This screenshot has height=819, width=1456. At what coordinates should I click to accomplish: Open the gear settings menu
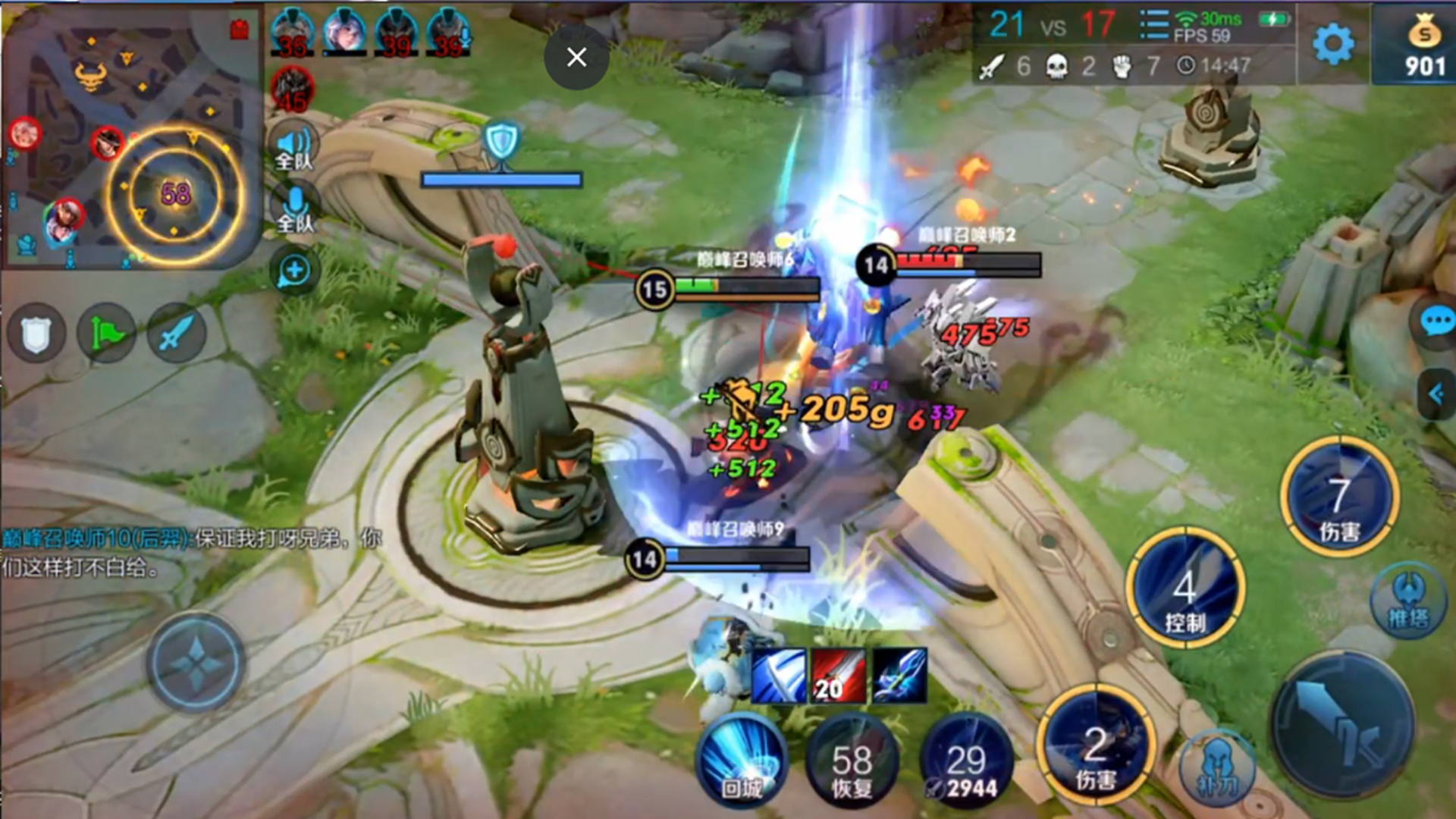point(1332,44)
